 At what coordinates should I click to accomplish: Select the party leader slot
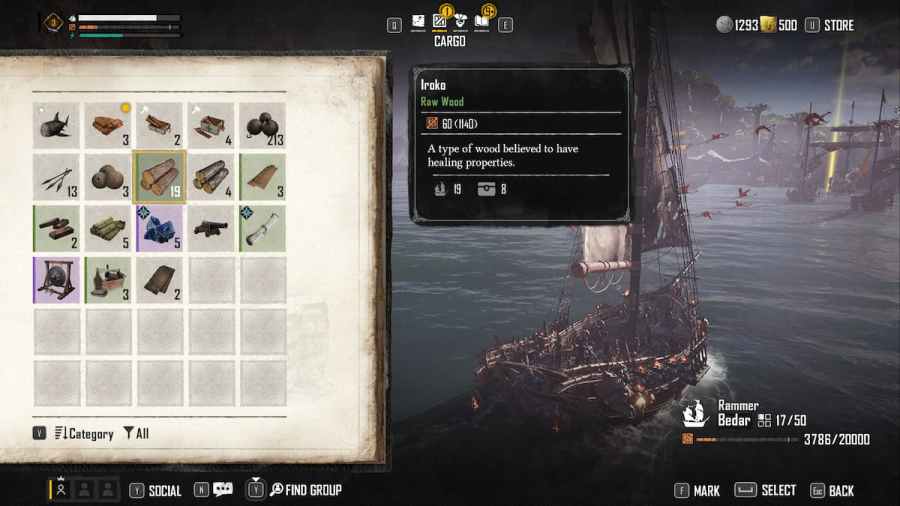click(x=61, y=490)
